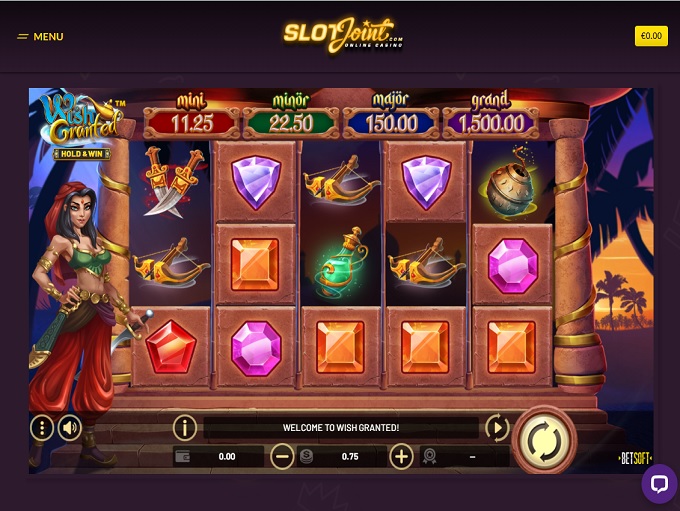Open the casino MENU

(x=40, y=37)
